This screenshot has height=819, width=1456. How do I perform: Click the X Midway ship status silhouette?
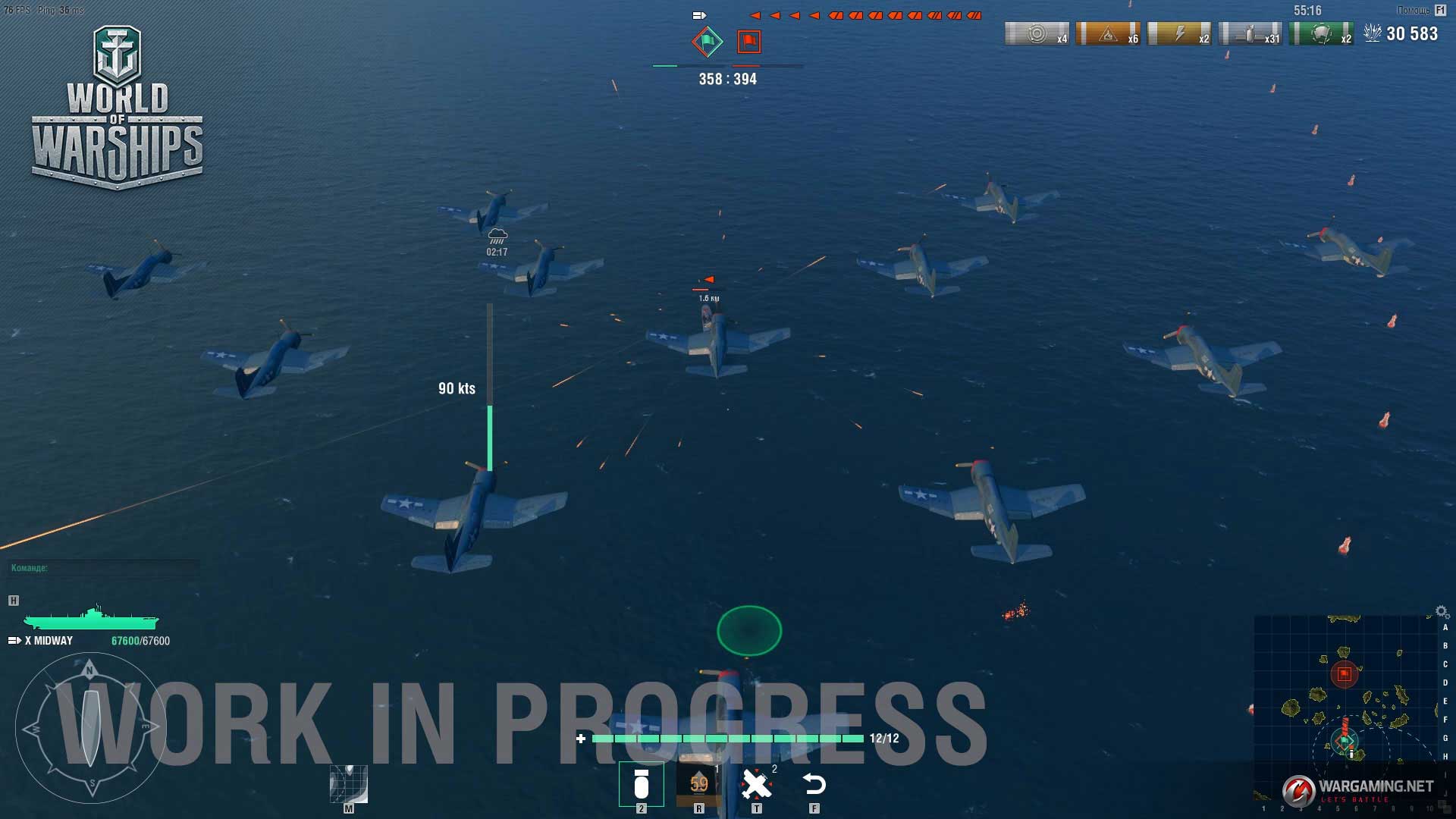(91, 619)
